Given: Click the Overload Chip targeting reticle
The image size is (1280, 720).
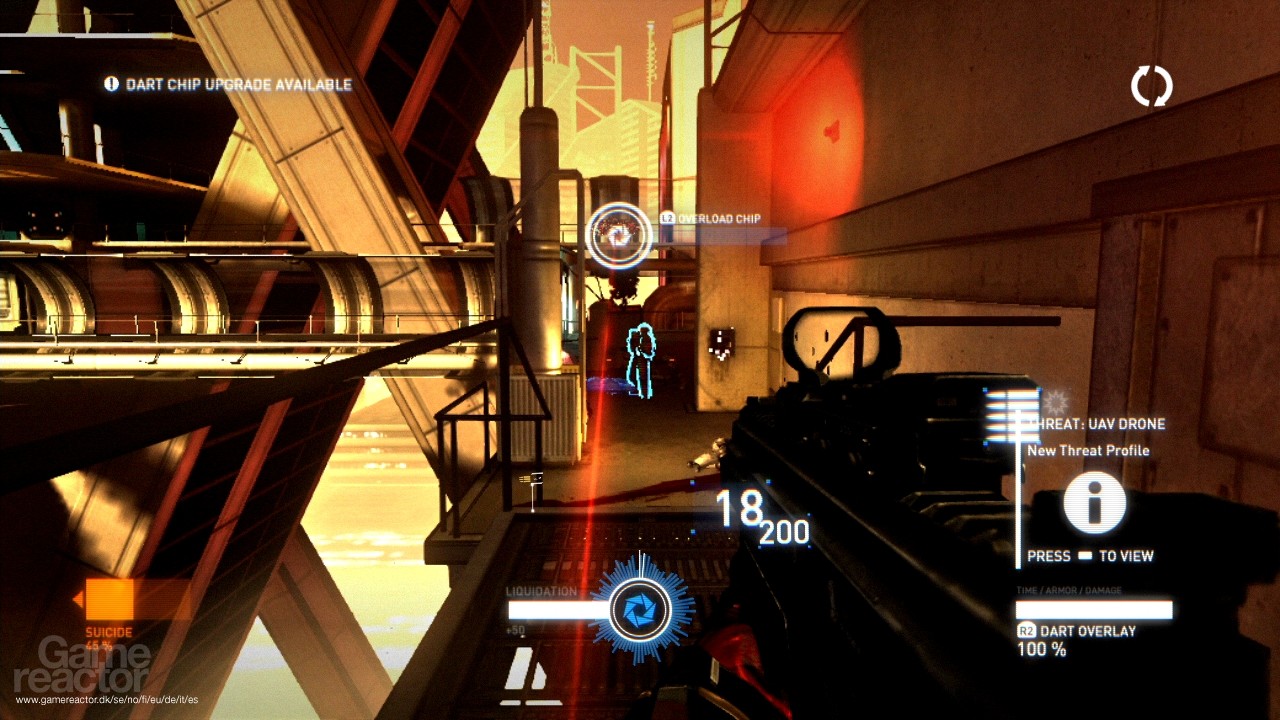Looking at the screenshot, I should pyautogui.click(x=620, y=237).
